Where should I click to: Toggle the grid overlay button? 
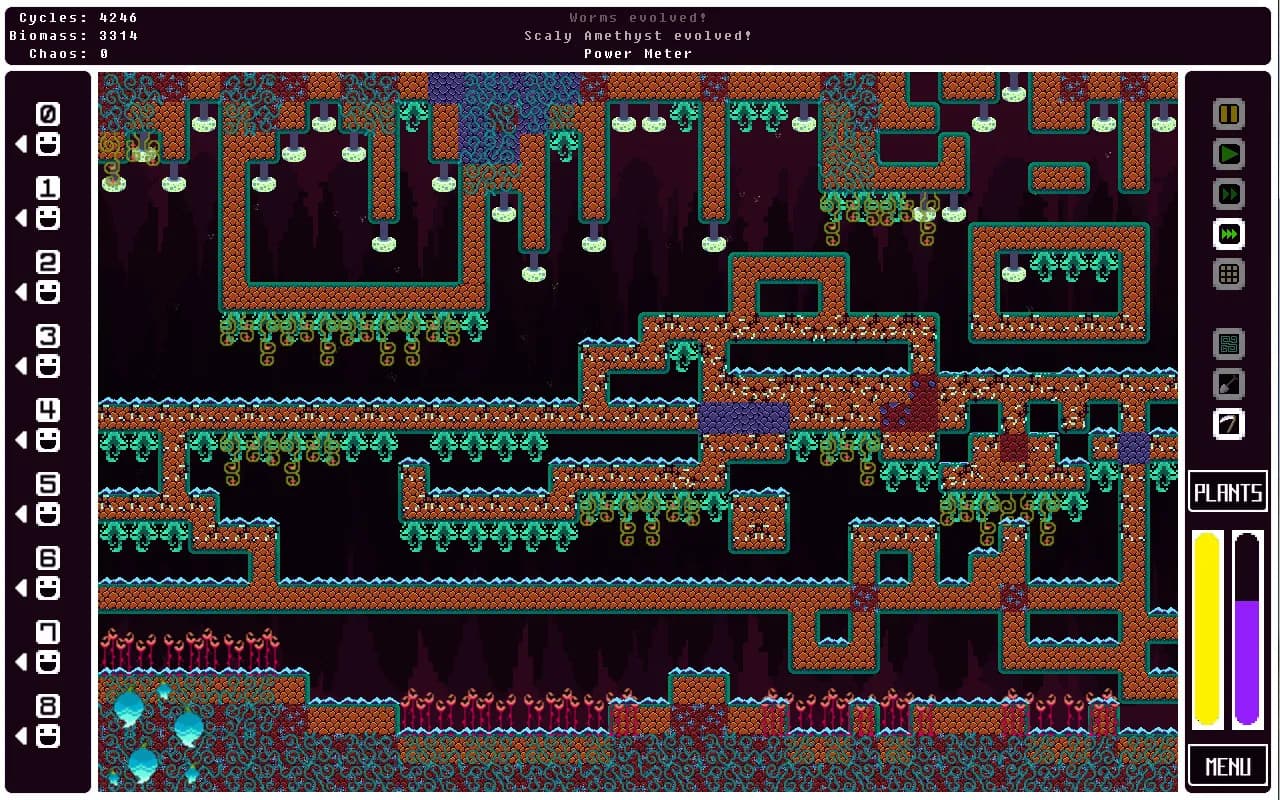point(1229,274)
